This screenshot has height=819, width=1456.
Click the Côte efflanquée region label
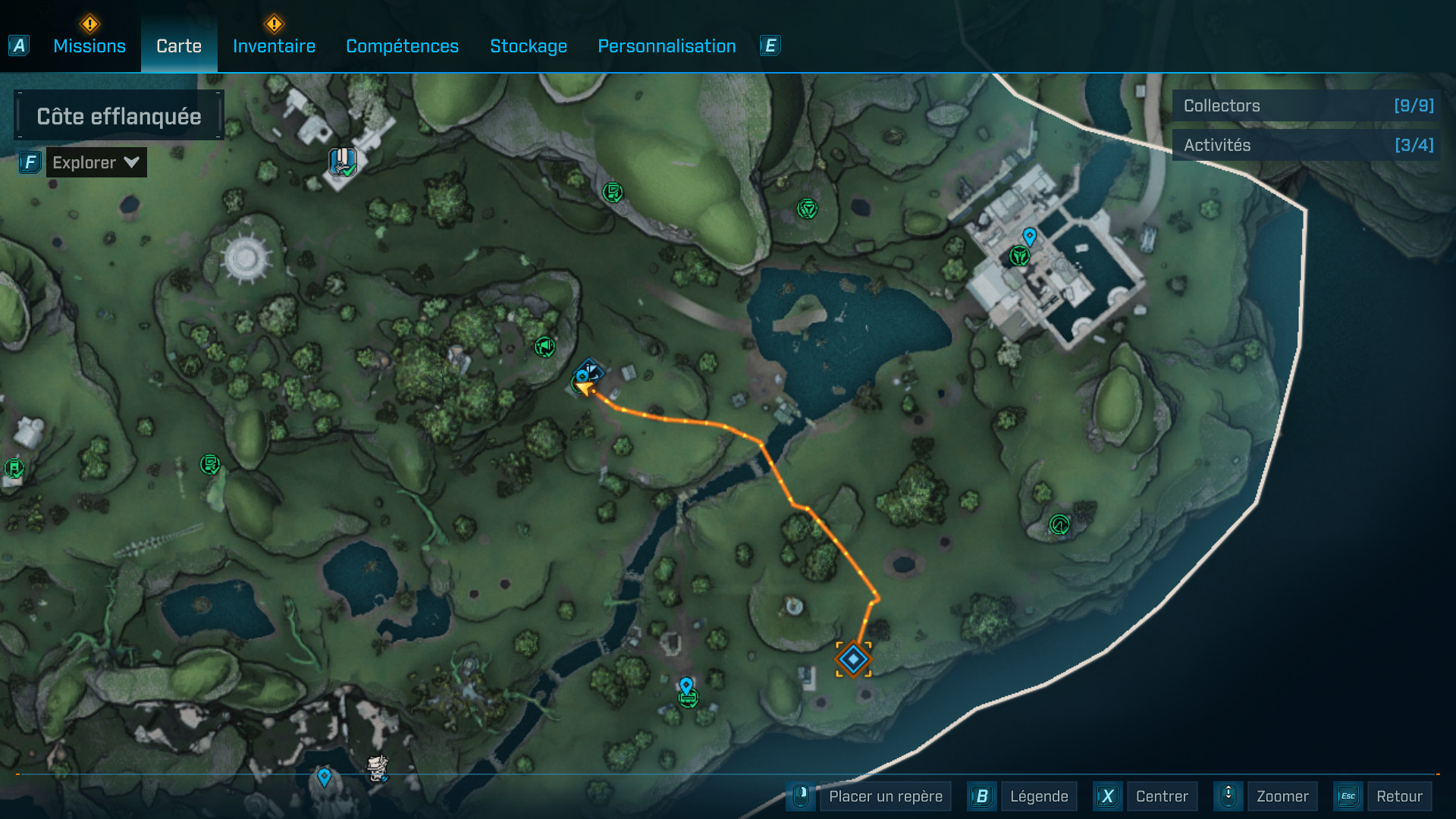(x=119, y=116)
